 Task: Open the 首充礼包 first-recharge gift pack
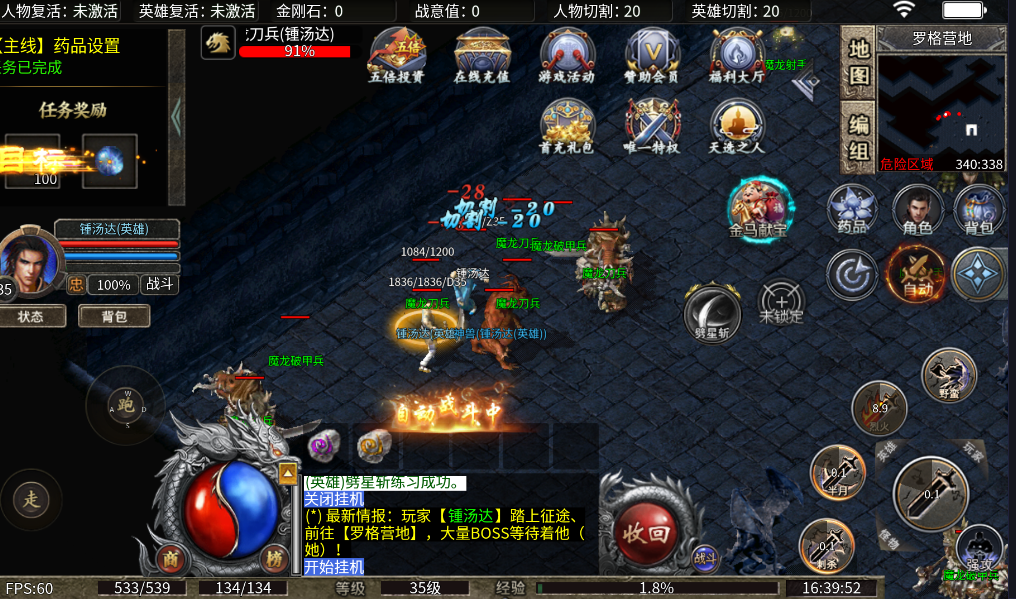pyautogui.click(x=566, y=126)
